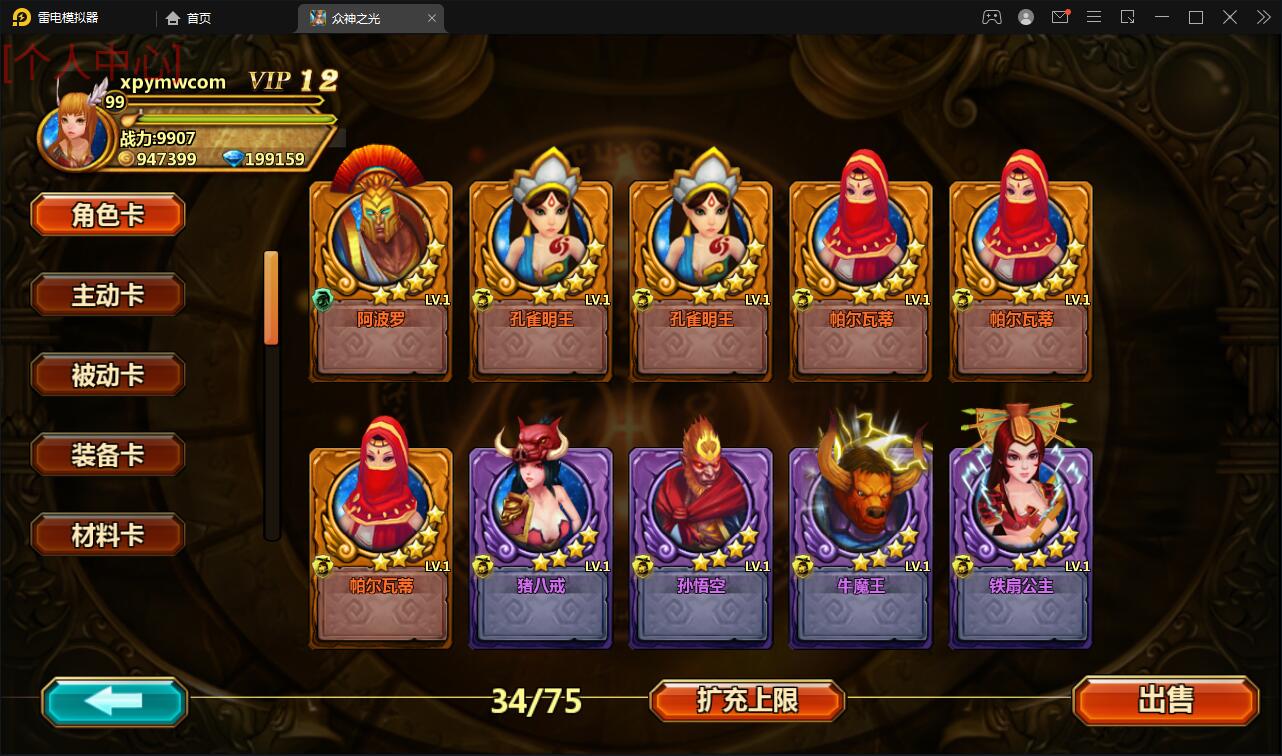This screenshot has width=1282, height=756.
Task: Select the 被动卡 category
Action: pos(107,374)
